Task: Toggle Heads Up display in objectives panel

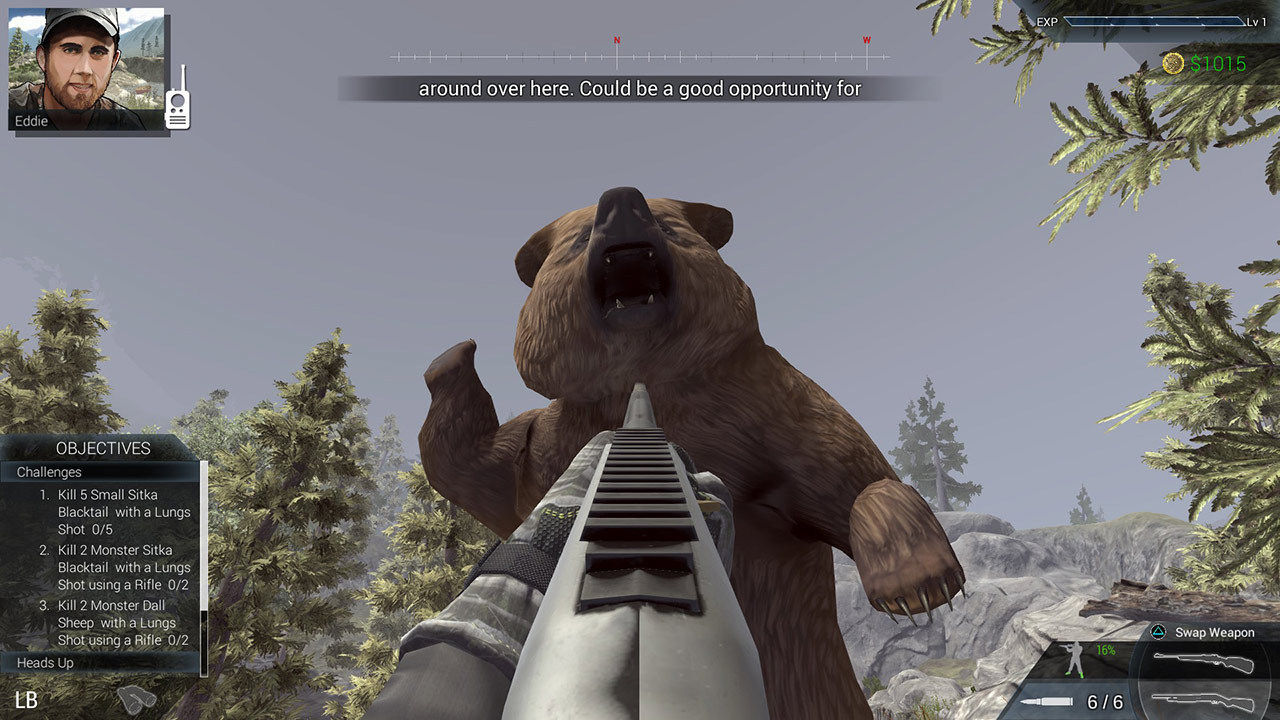Action: [44, 662]
